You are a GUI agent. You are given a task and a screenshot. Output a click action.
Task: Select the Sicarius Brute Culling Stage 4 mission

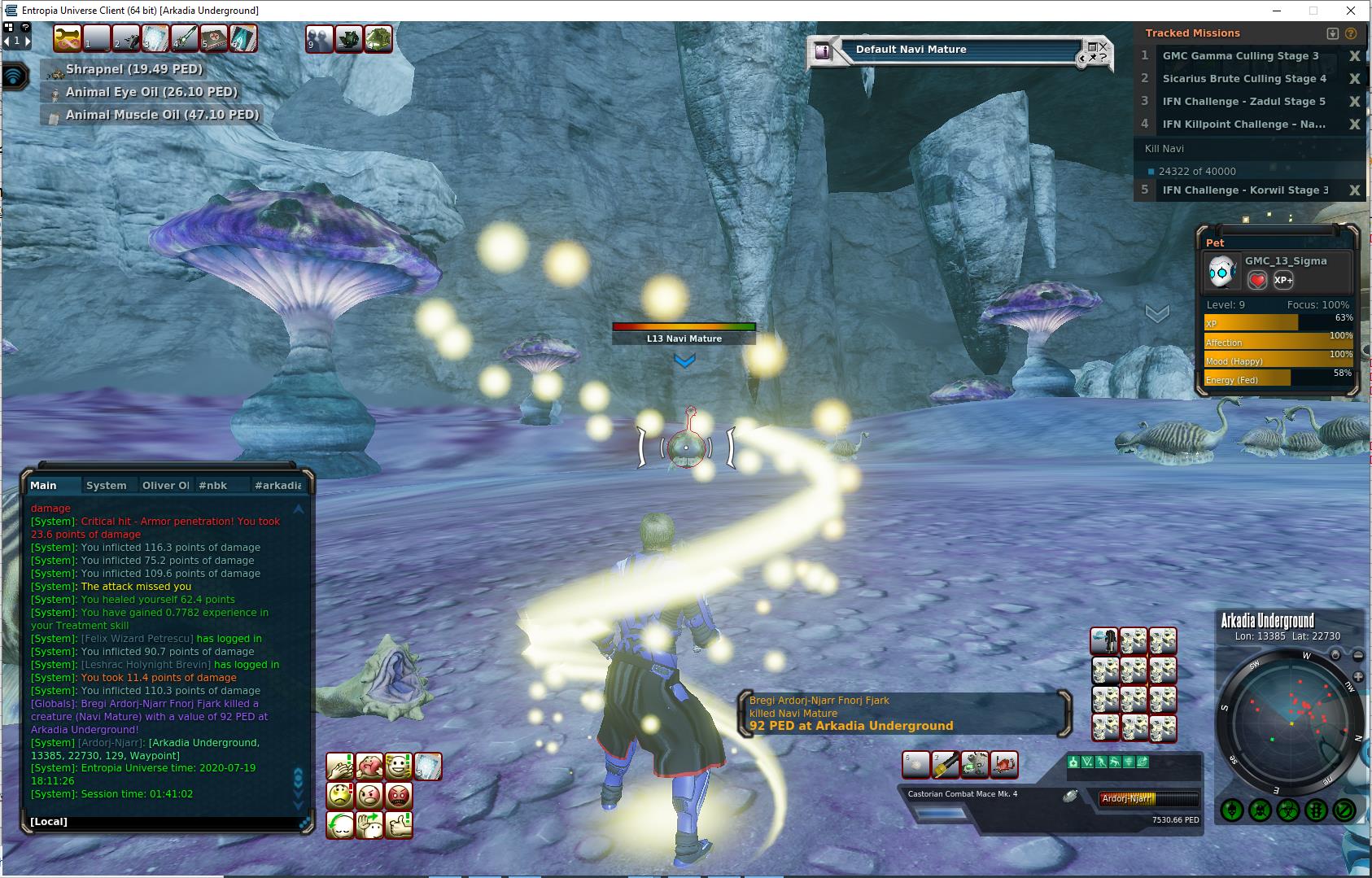[1243, 79]
